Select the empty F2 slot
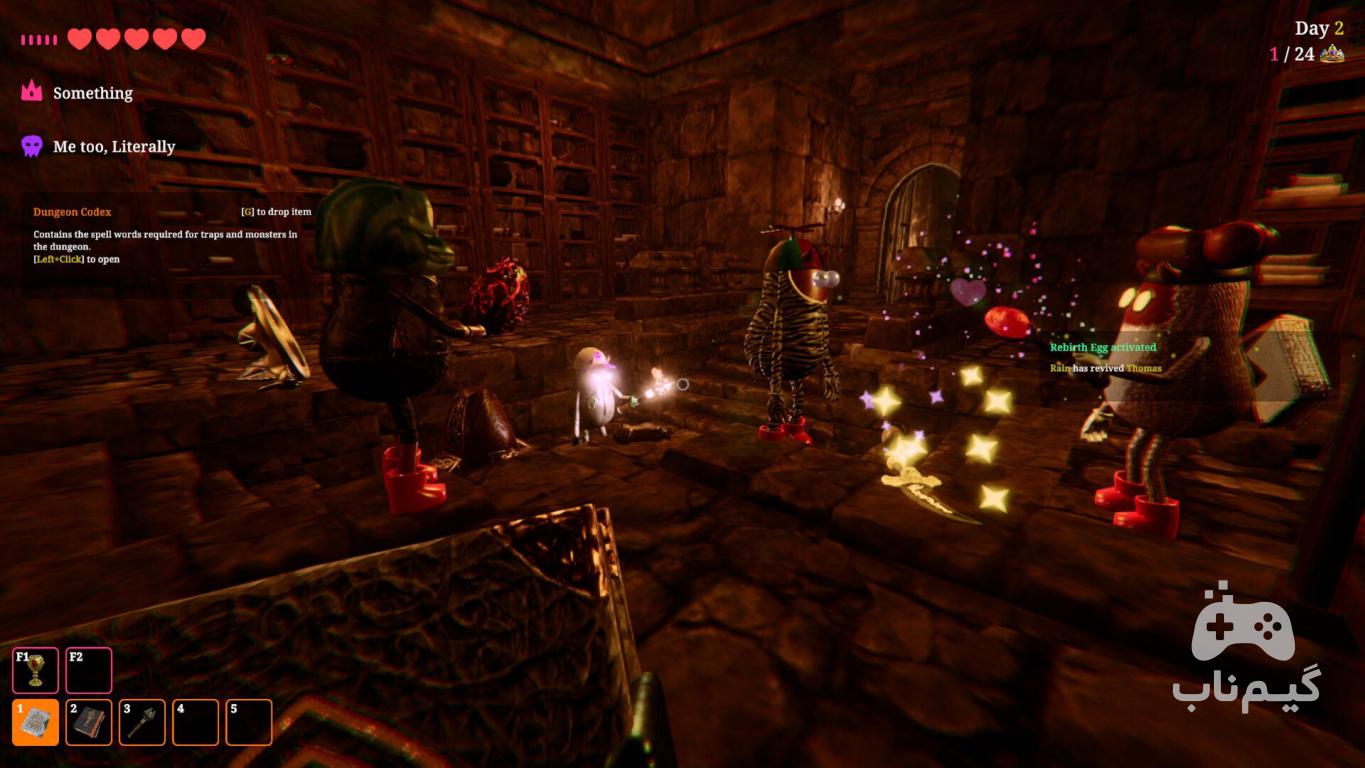 pos(89,670)
